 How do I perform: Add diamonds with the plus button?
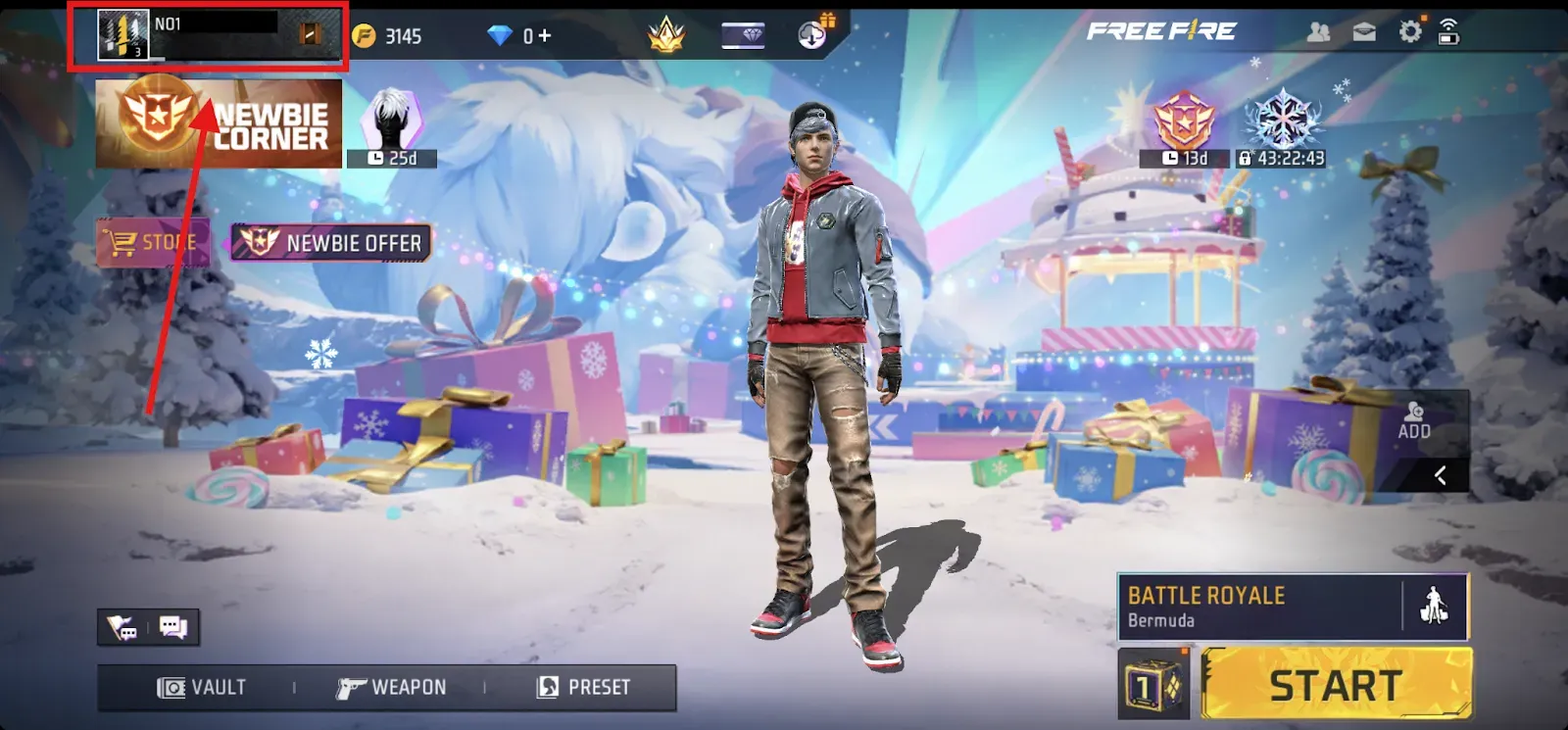coord(544,36)
